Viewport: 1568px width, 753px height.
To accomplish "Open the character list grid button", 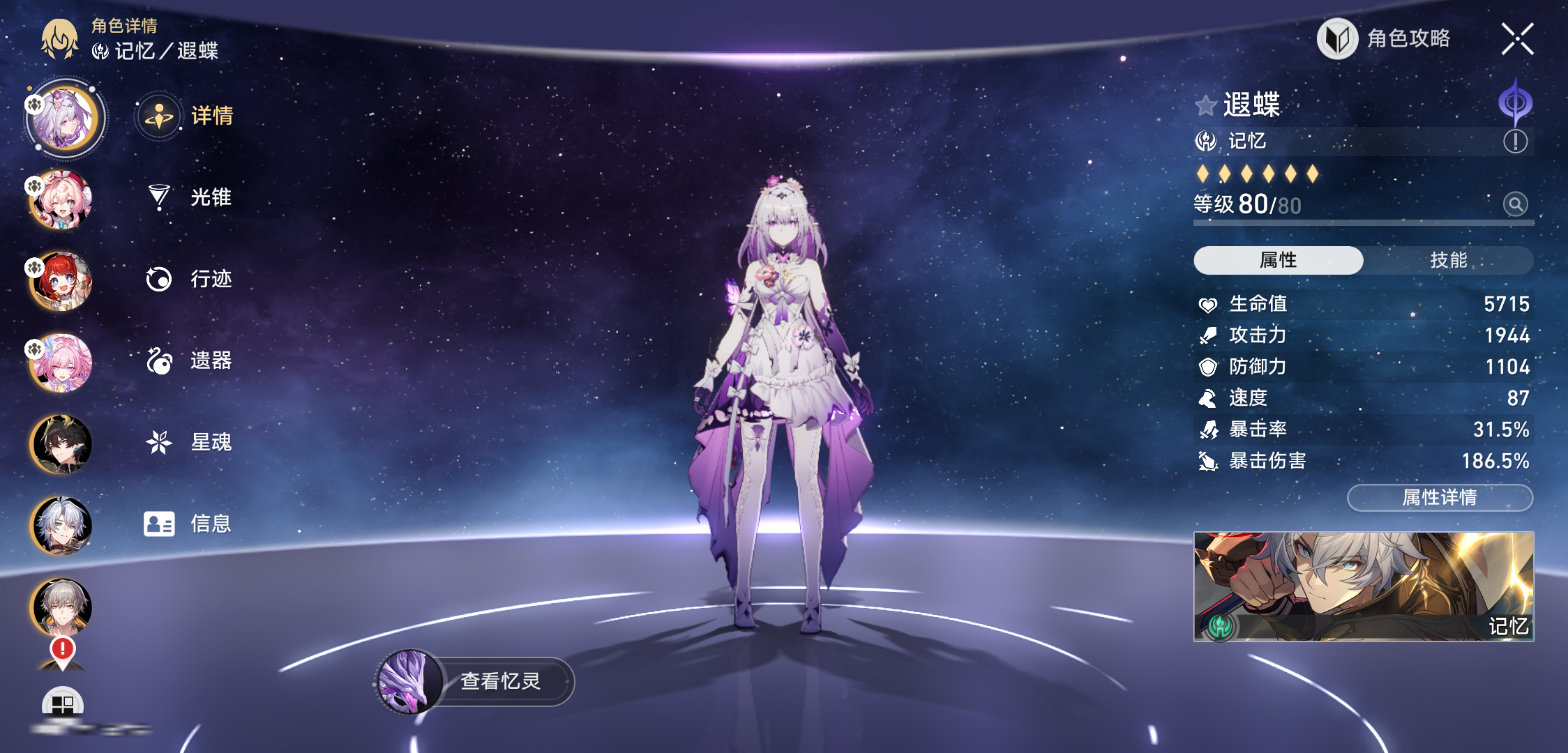I will [x=63, y=704].
